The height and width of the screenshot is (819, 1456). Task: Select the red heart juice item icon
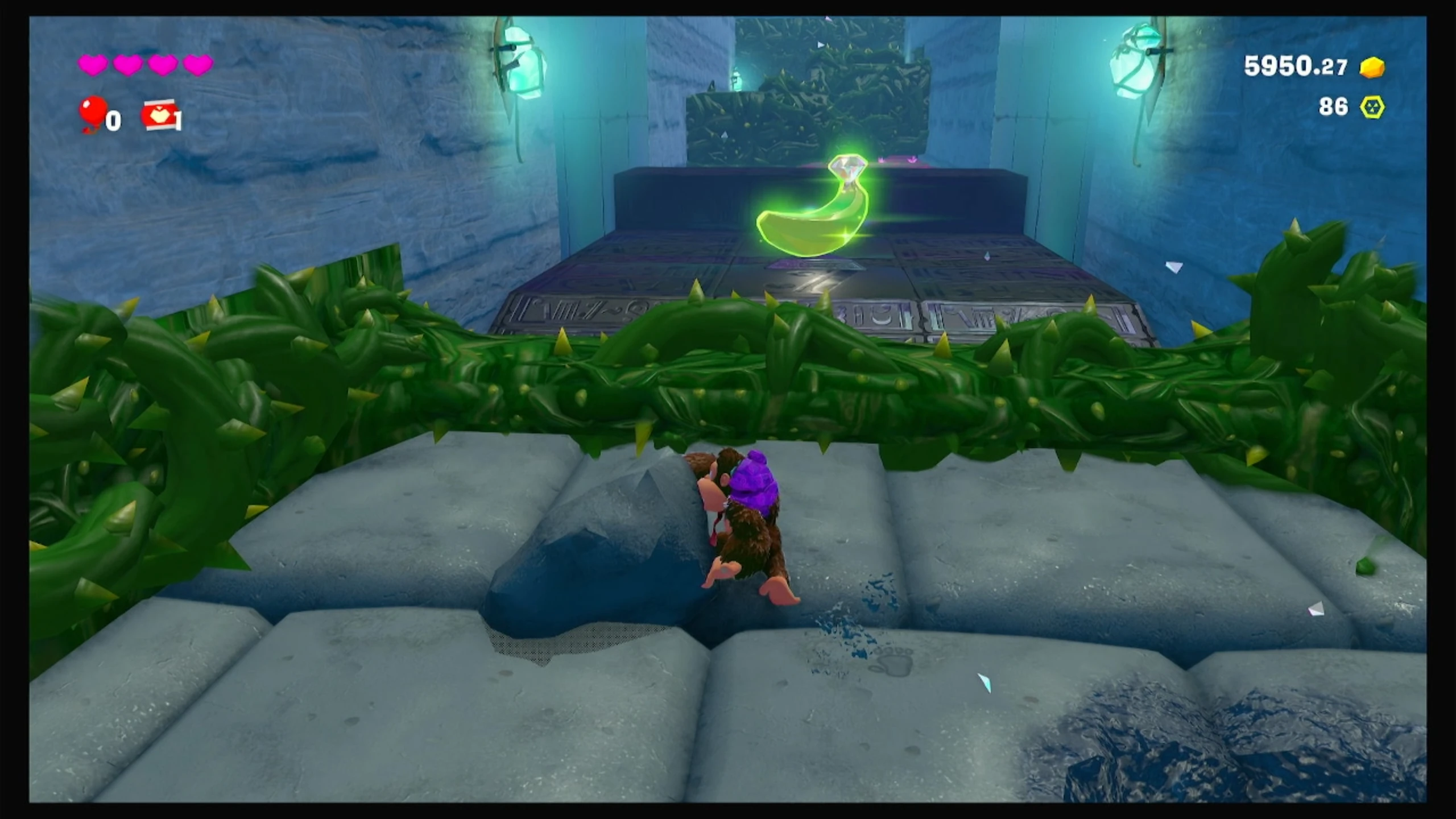159,115
